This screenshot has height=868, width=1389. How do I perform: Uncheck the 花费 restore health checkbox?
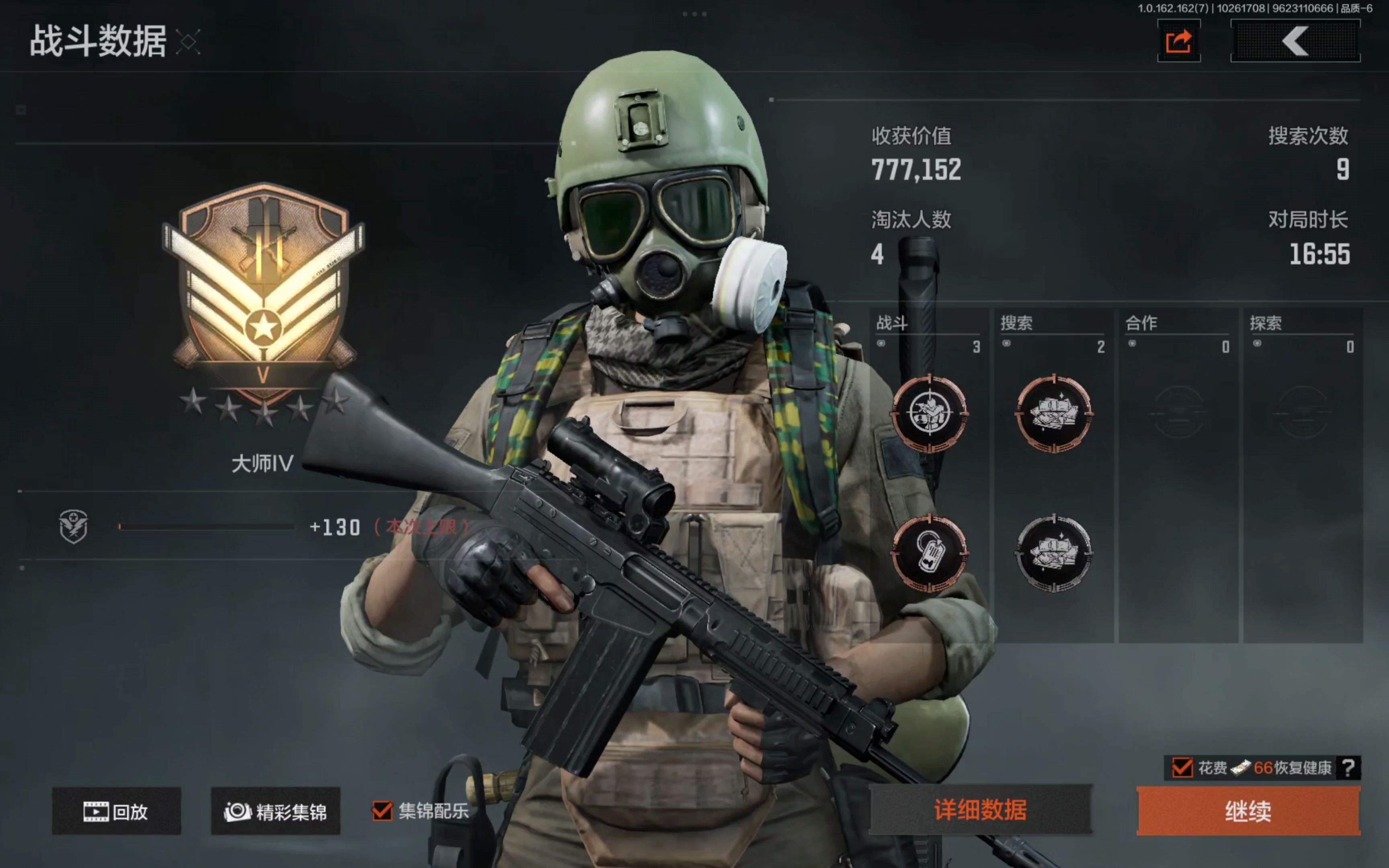click(x=1182, y=768)
